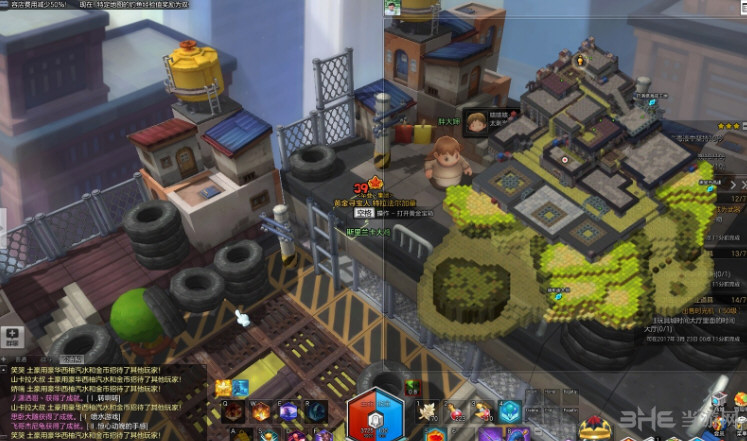Open the chat log message area
The image size is (747, 441).
pos(100,402)
